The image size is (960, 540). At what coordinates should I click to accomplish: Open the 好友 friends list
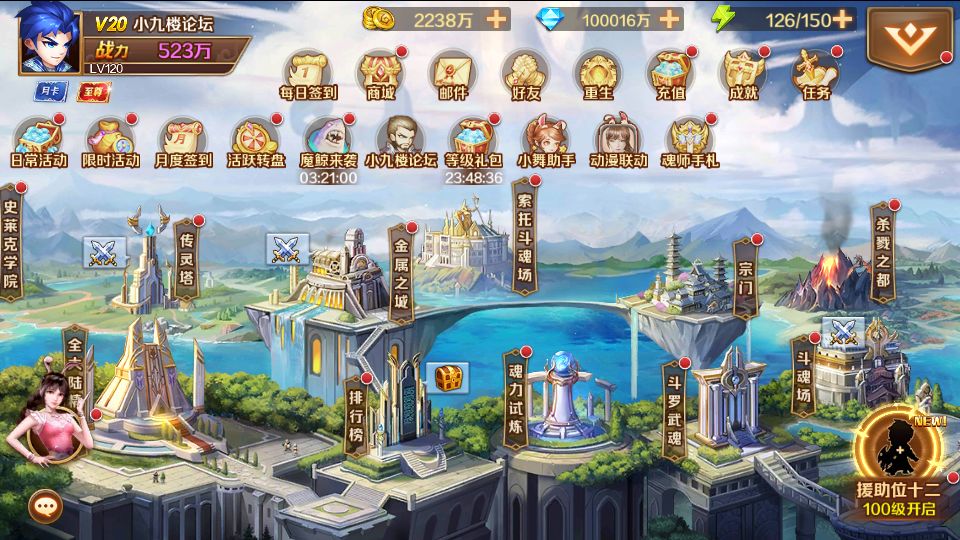pos(524,72)
